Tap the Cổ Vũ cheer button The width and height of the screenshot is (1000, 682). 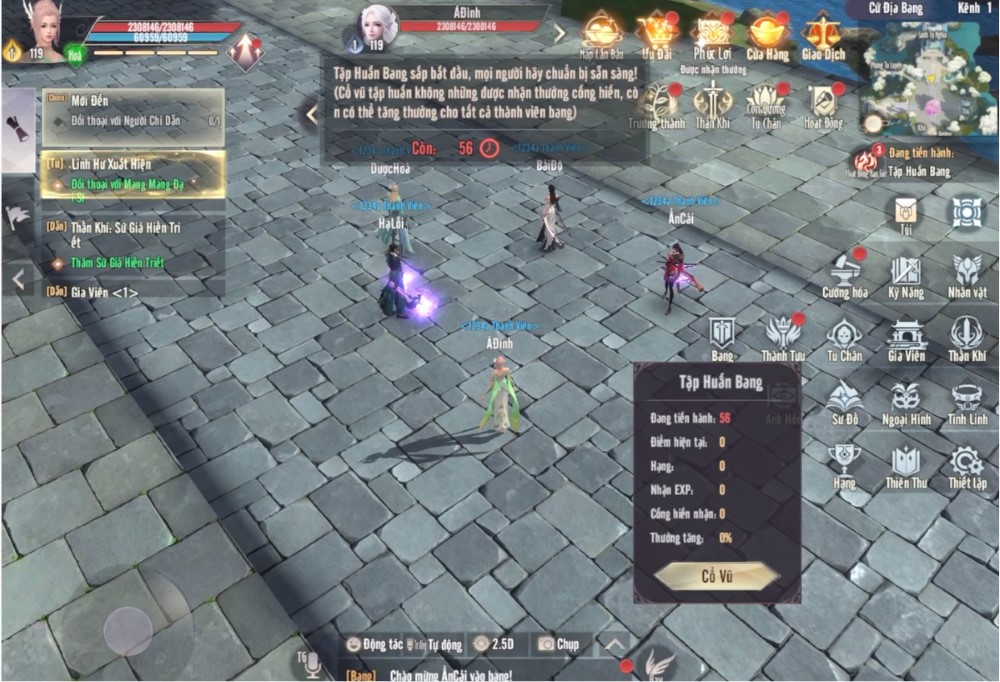click(716, 575)
